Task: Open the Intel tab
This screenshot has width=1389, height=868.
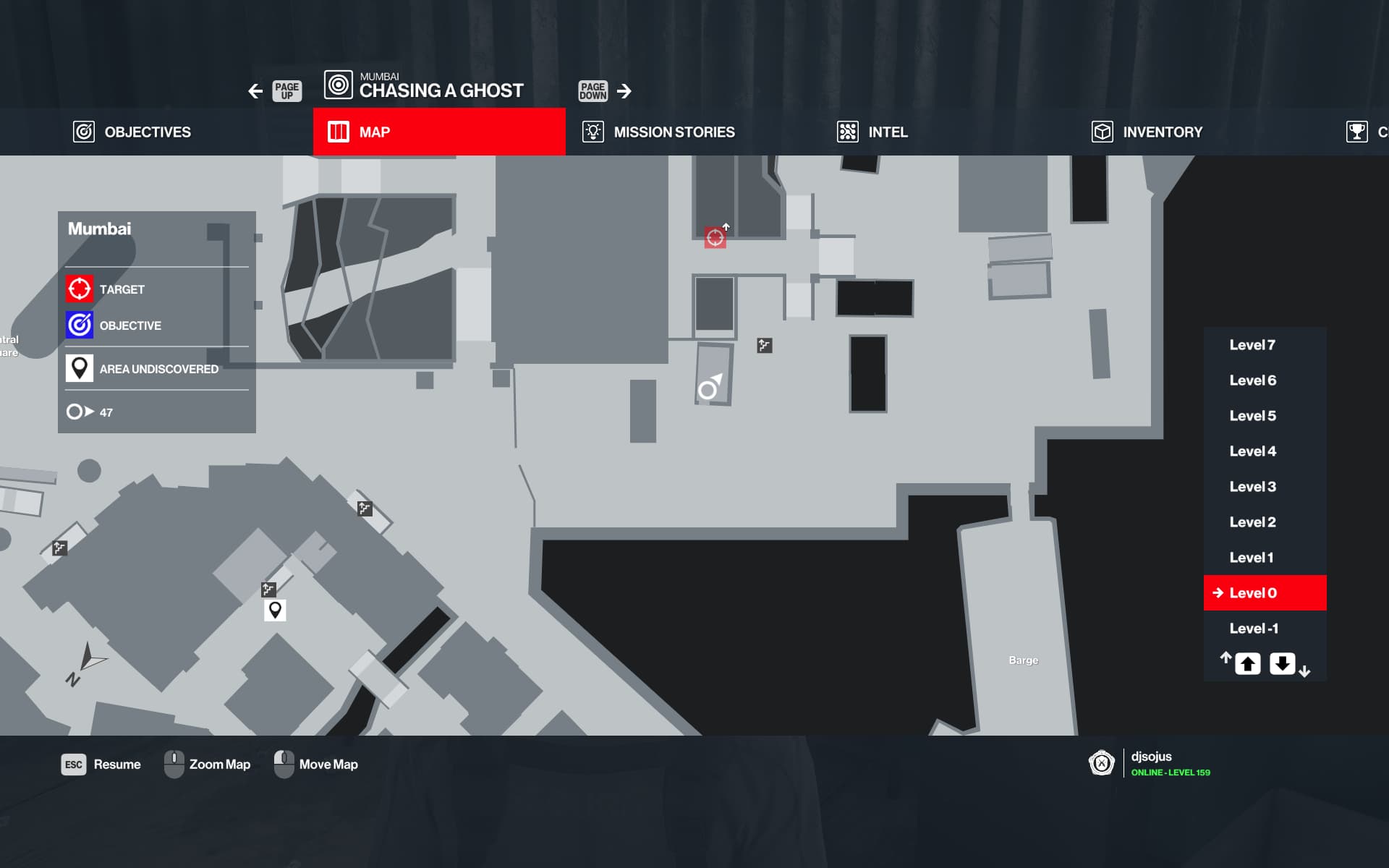Action: 872,132
